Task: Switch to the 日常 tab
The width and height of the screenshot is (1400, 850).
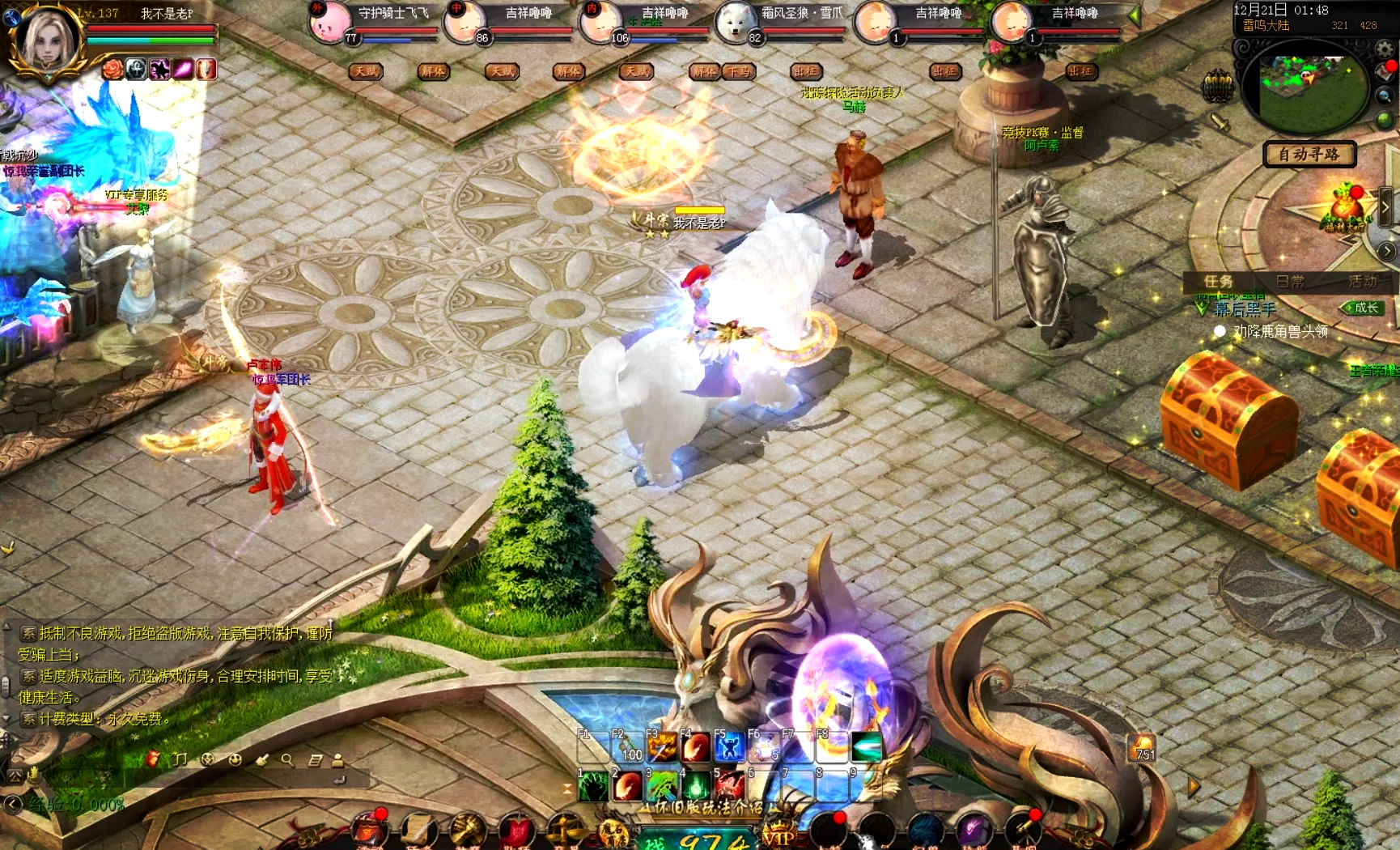Action: (x=1291, y=281)
